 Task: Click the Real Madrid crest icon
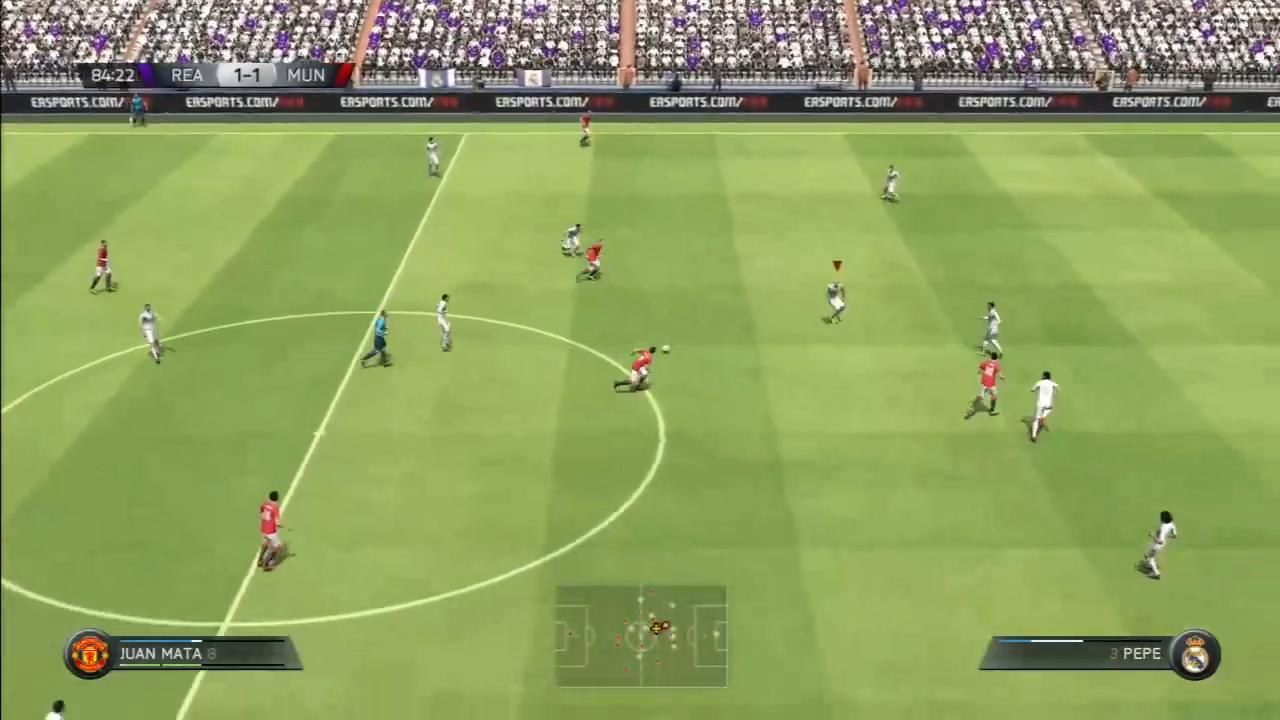tap(1196, 653)
